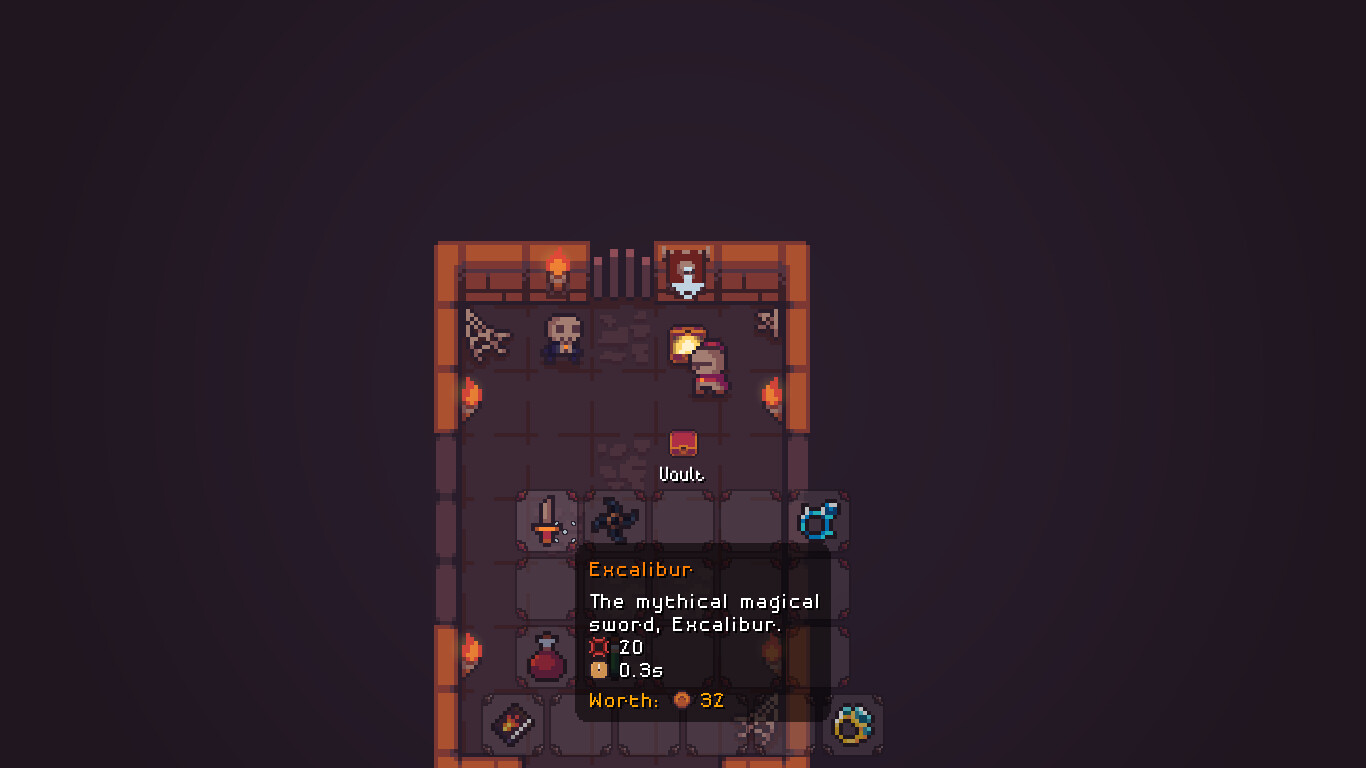Click the skeleton shopkeeper character
1366x768 pixels.
[561, 340]
